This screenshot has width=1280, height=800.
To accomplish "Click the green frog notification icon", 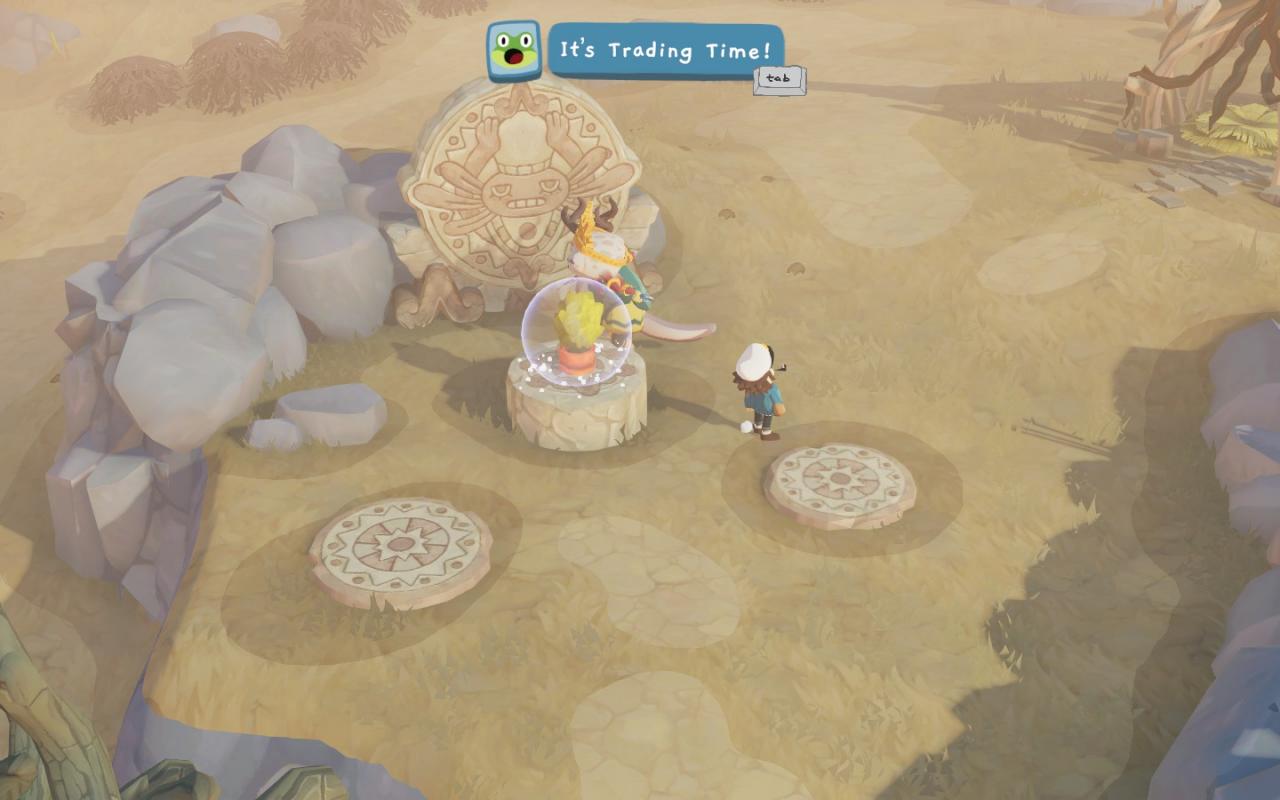I will coord(514,51).
